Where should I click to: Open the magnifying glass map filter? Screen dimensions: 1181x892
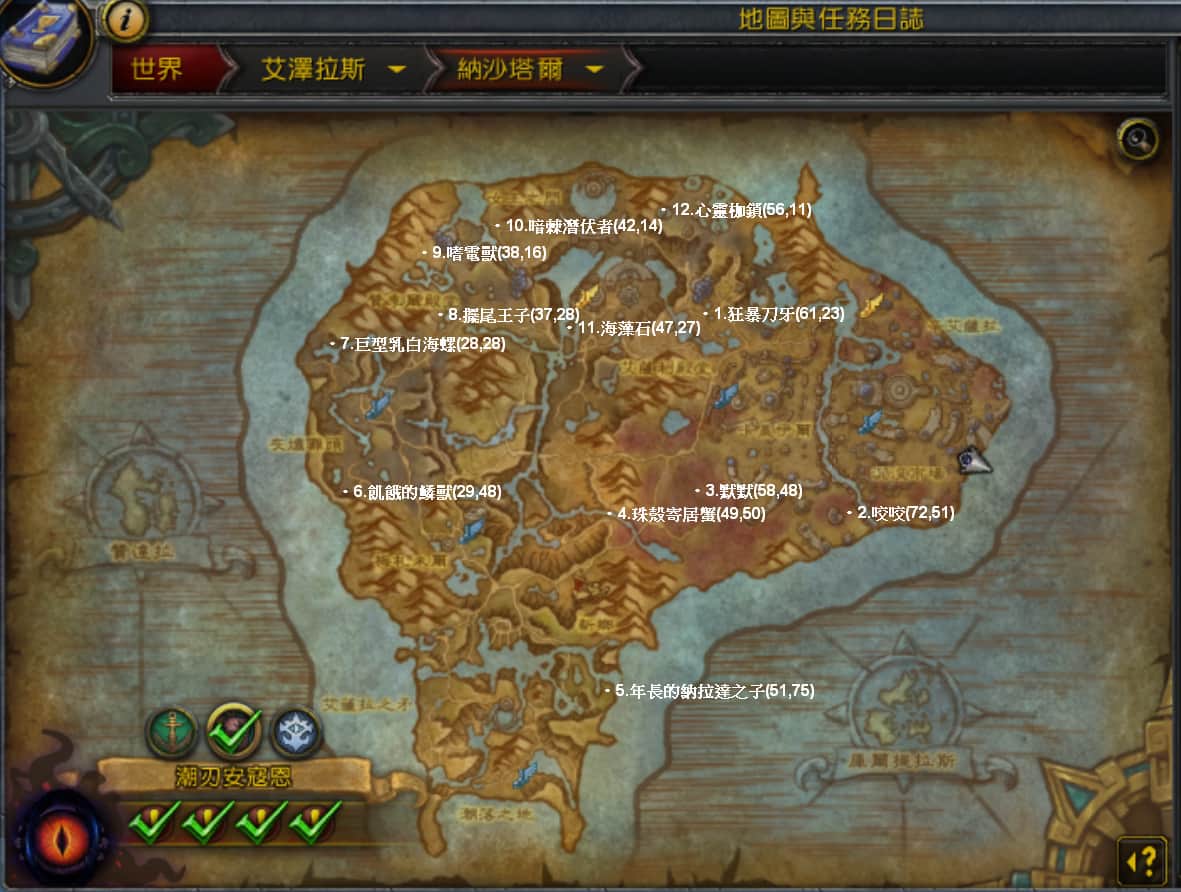(1139, 139)
